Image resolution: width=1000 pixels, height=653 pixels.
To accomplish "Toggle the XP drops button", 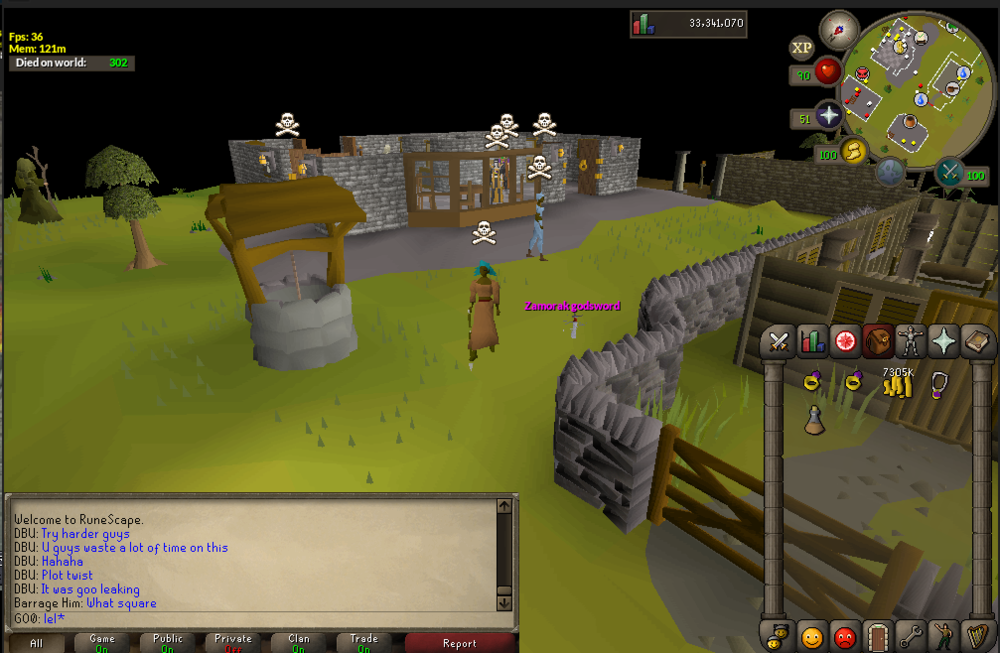I will tap(801, 48).
